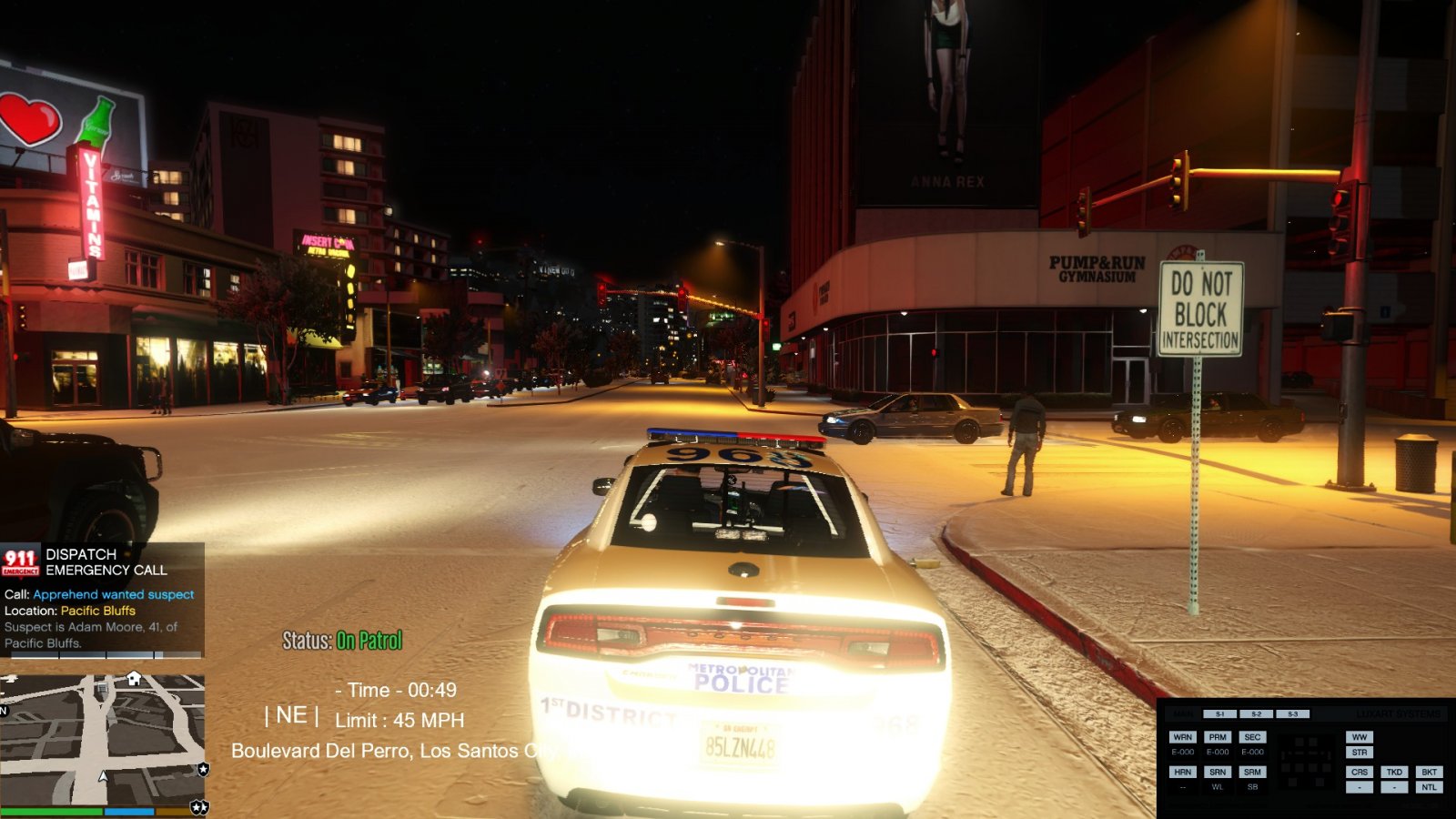This screenshot has width=1456, height=819.
Task: Open the minimap in the corner
Action: 102,739
